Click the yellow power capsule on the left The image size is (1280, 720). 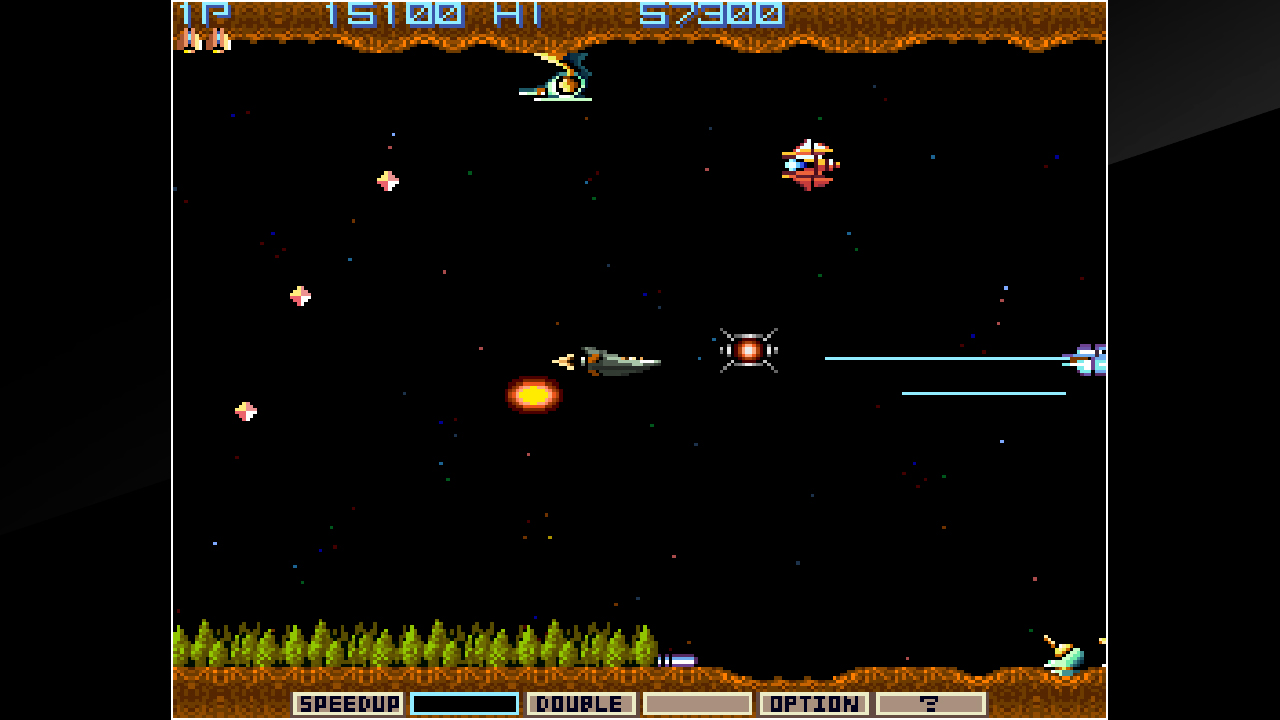click(298, 295)
